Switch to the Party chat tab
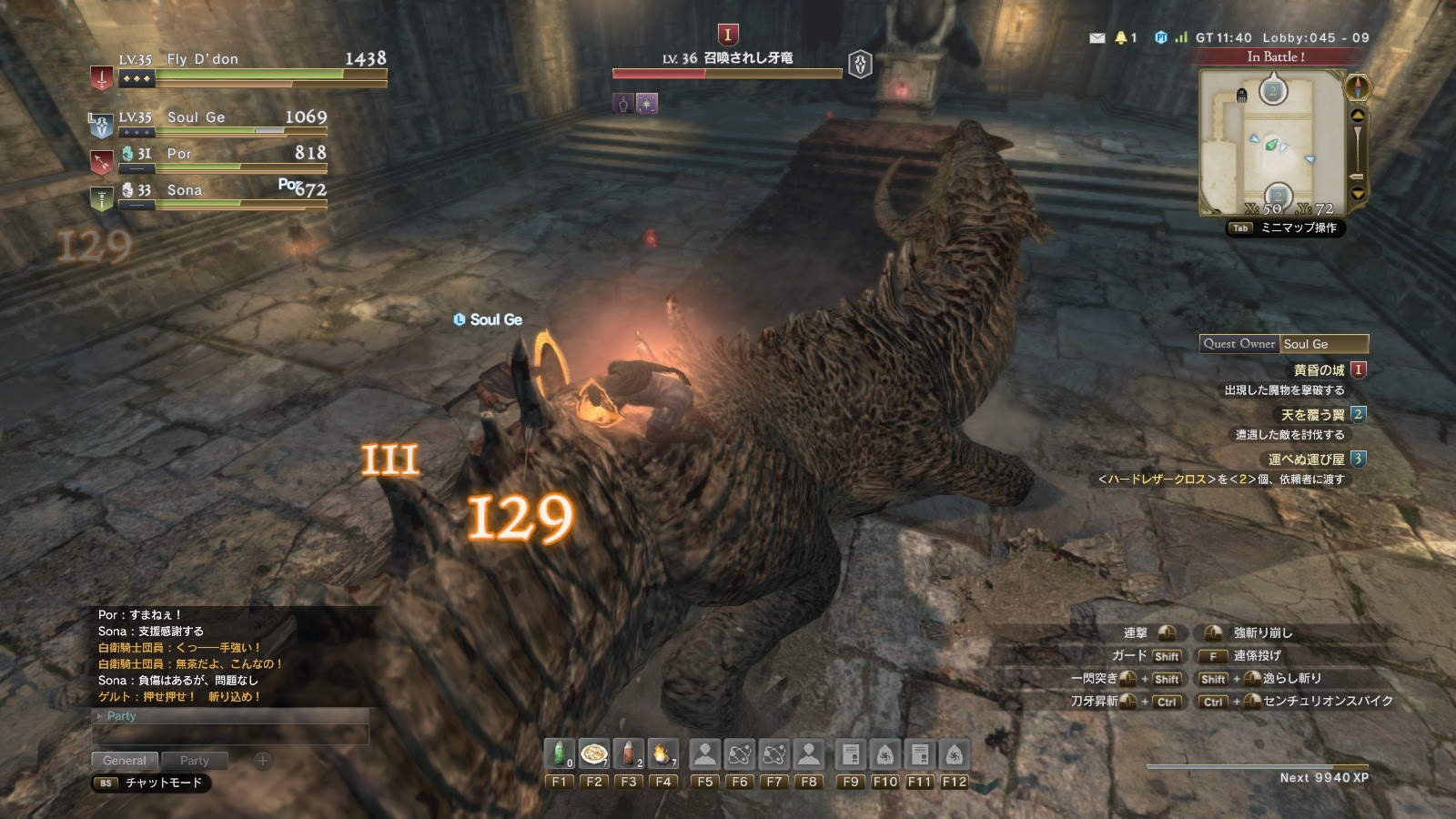Screen dimensions: 1456x819 [194, 761]
